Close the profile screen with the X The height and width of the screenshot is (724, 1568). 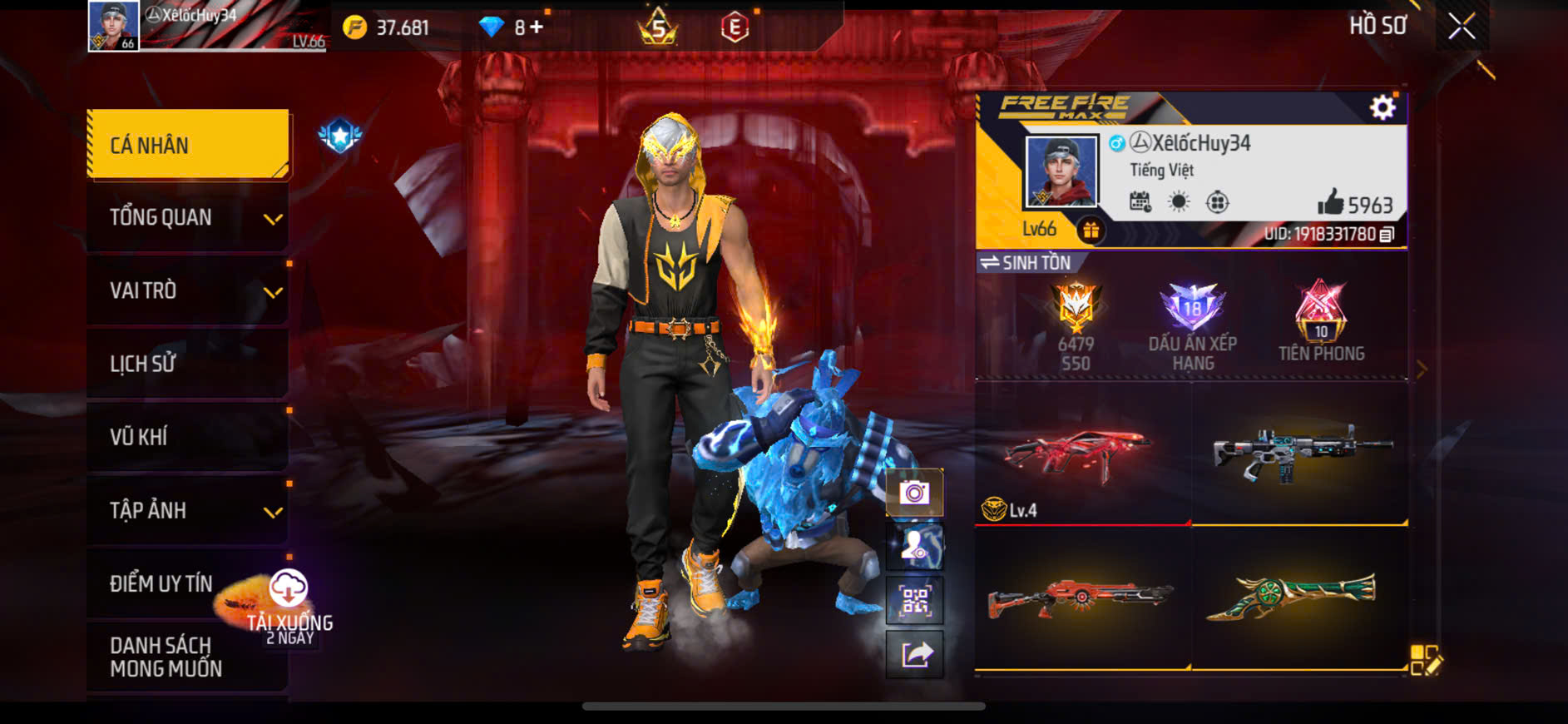click(1462, 27)
